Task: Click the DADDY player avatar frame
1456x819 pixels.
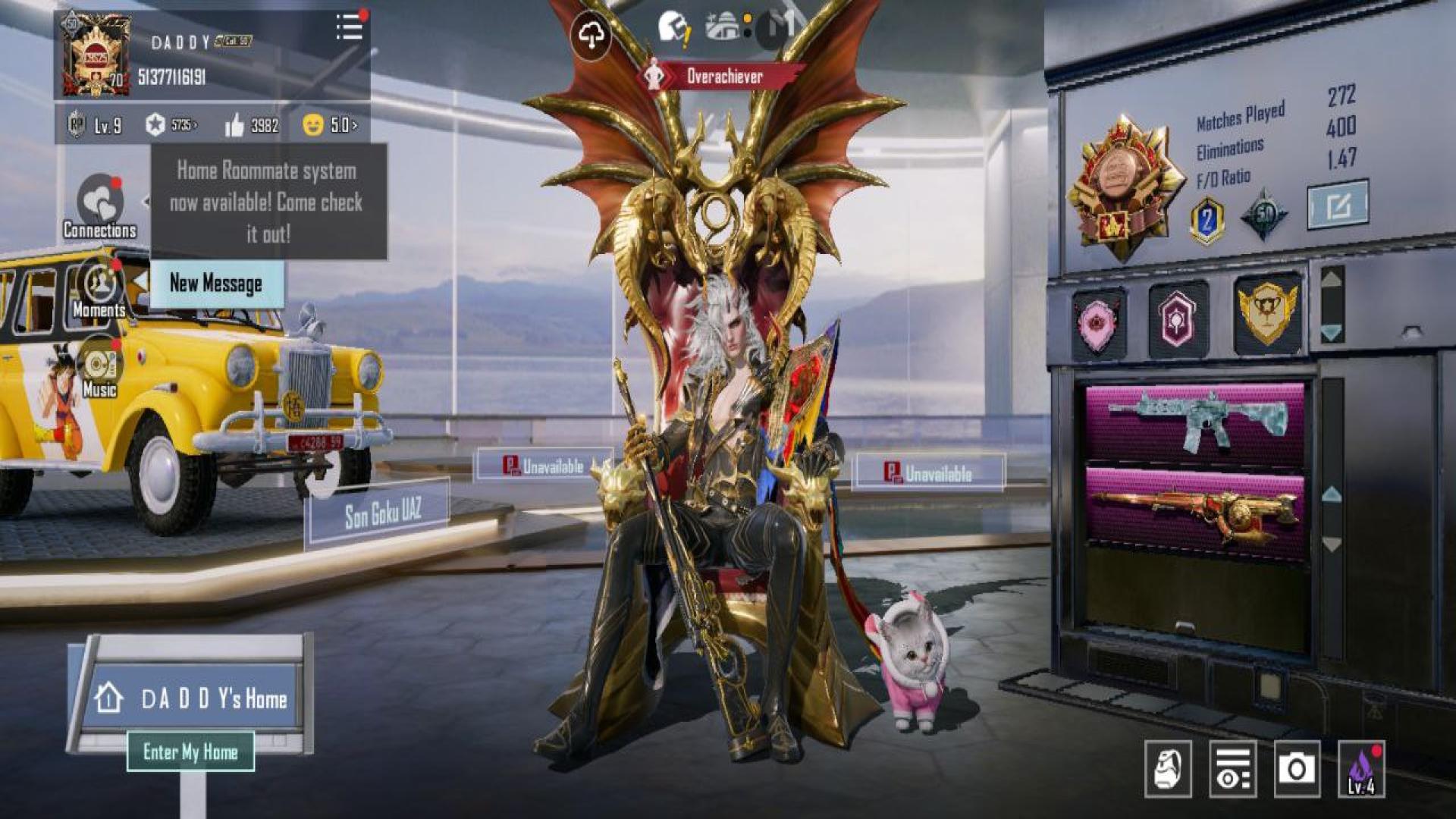Action: [96, 56]
